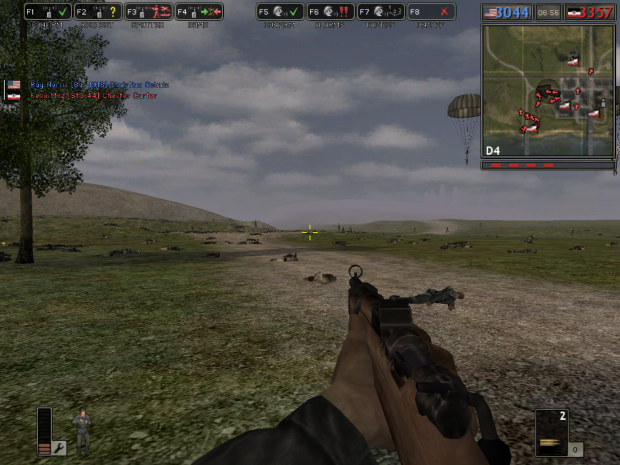The width and height of the screenshot is (620, 465).
Task: Close the radio menu with the F8 red X
Action: click(x=431, y=12)
